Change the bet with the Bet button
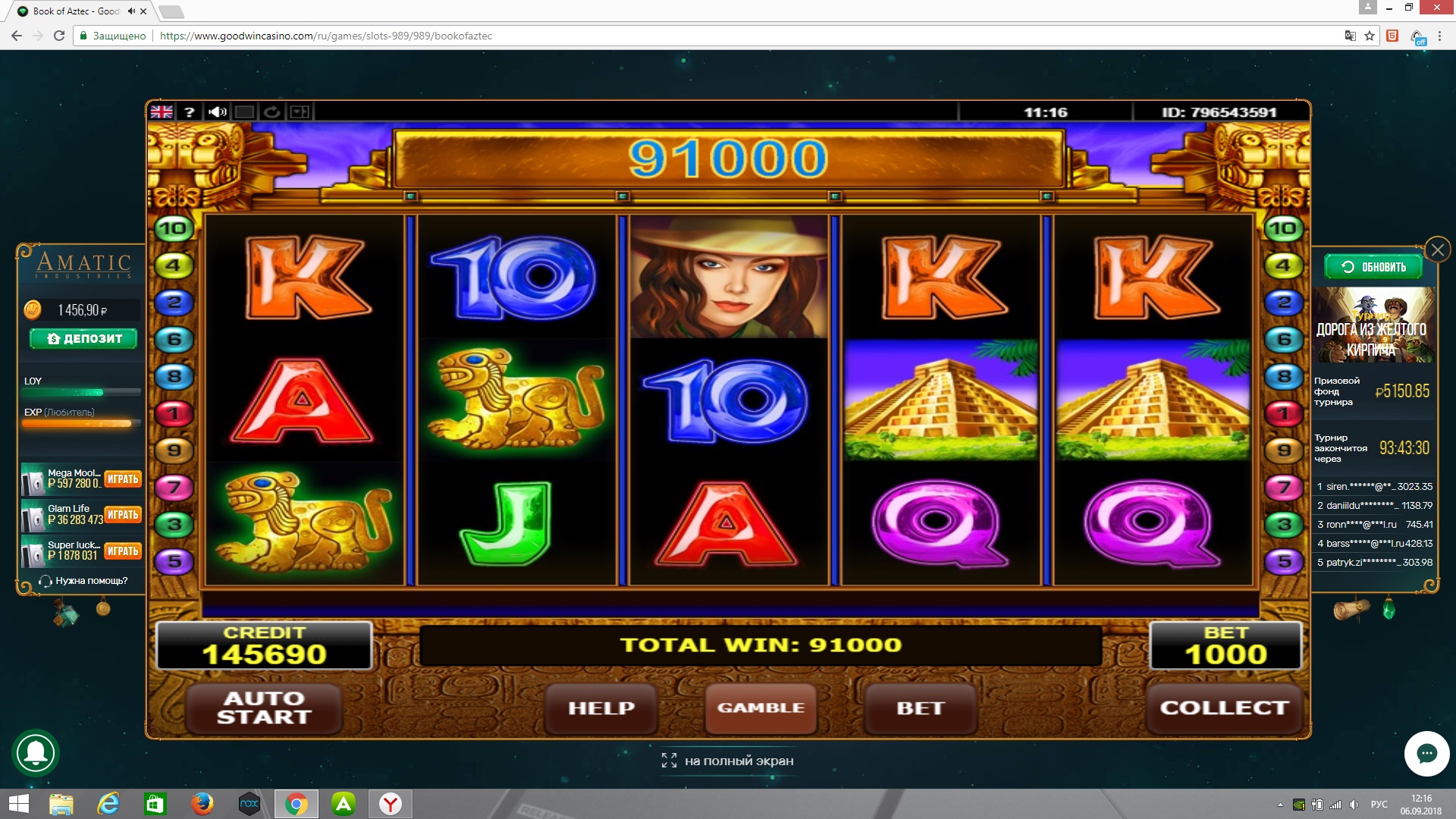Screen dimensions: 1456x819 [921, 708]
